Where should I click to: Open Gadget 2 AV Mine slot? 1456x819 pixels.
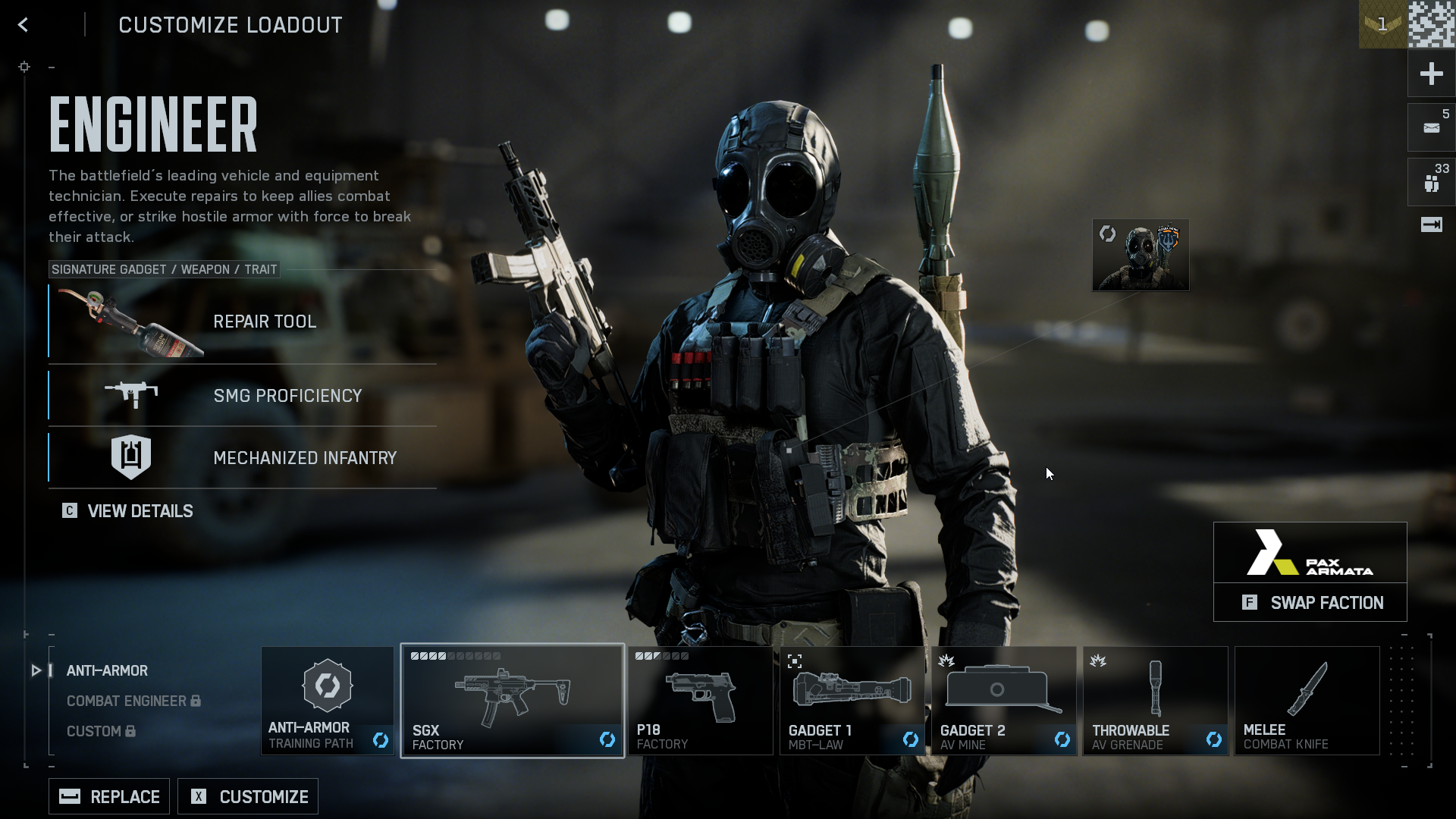[x=1003, y=700]
